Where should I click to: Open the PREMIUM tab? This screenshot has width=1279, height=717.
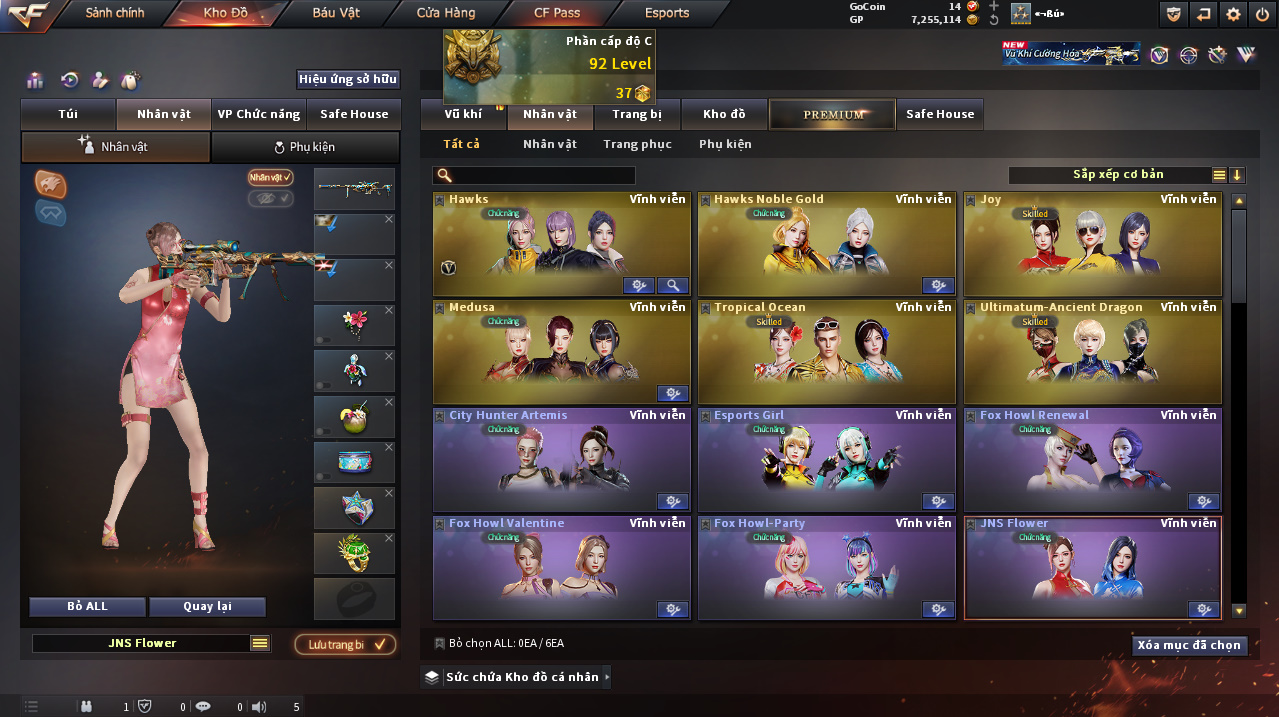[x=833, y=114]
